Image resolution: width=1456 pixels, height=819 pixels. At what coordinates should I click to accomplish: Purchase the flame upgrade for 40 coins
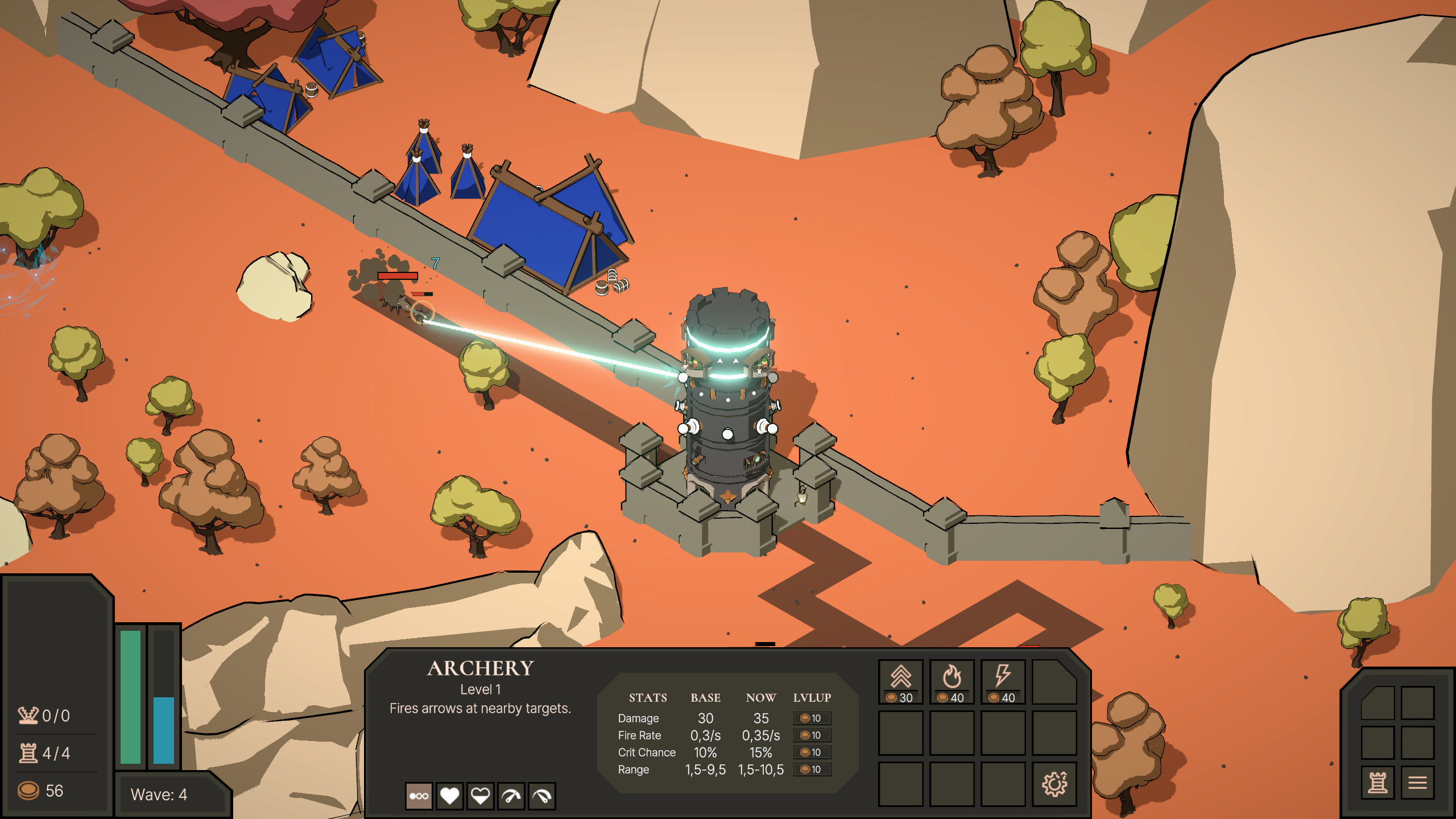pos(952,682)
